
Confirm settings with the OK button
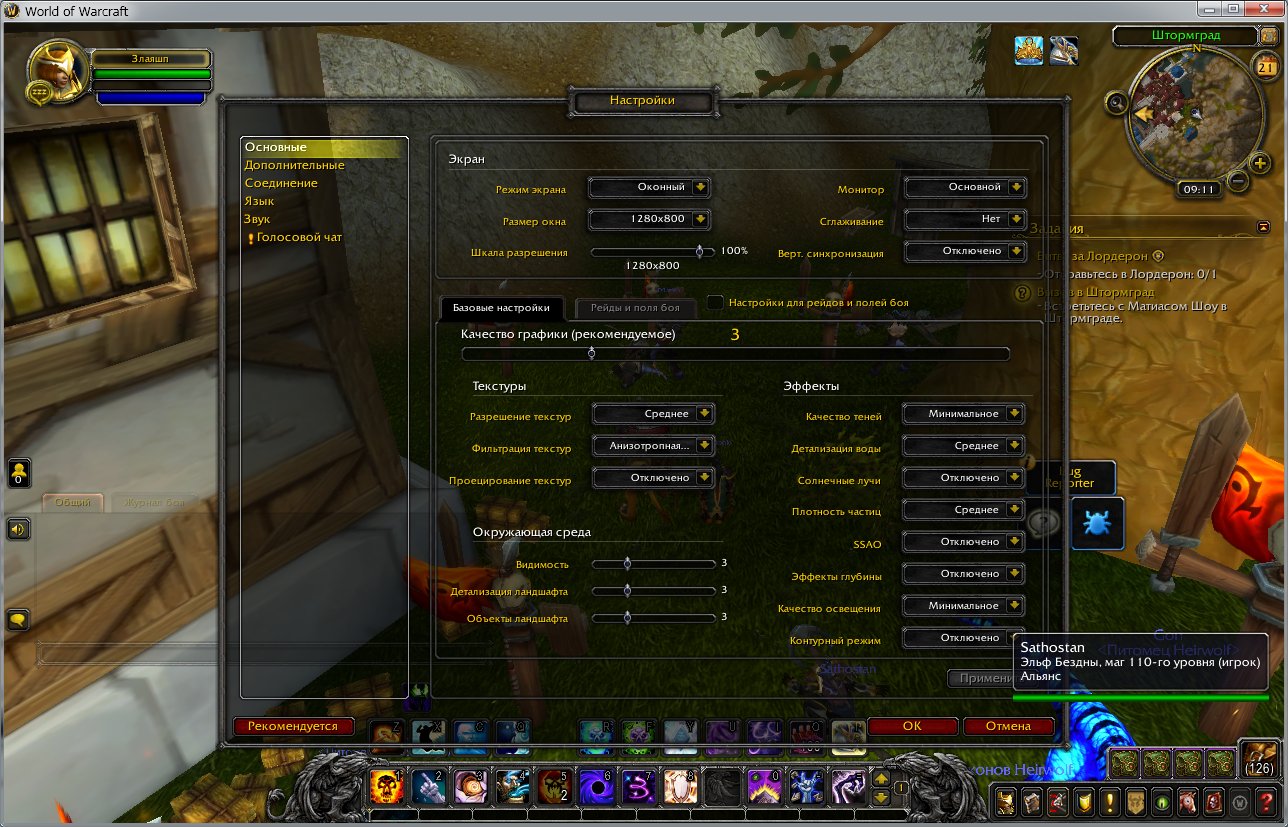[x=911, y=727]
